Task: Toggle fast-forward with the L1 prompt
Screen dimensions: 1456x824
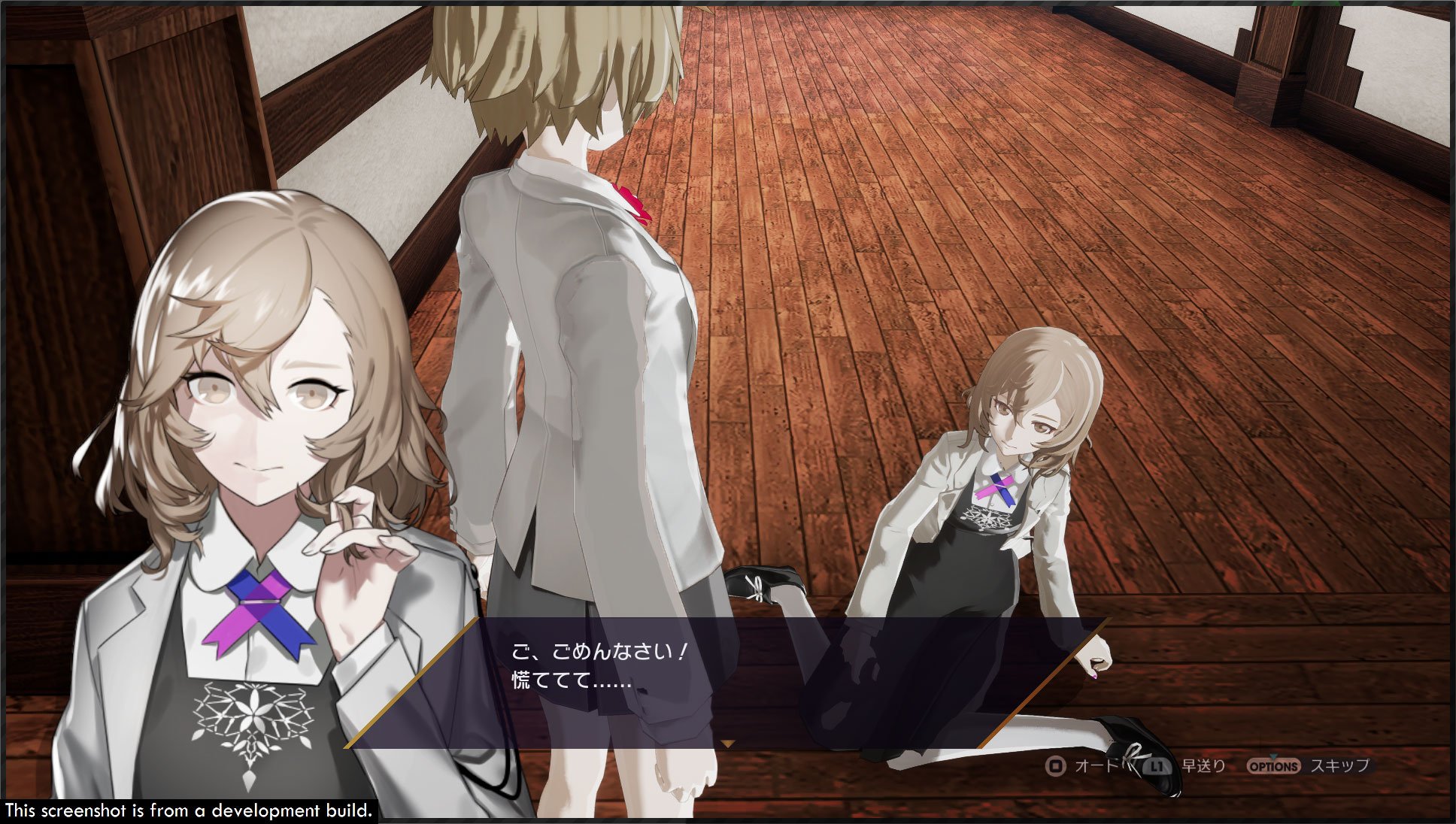Action: click(x=1157, y=766)
